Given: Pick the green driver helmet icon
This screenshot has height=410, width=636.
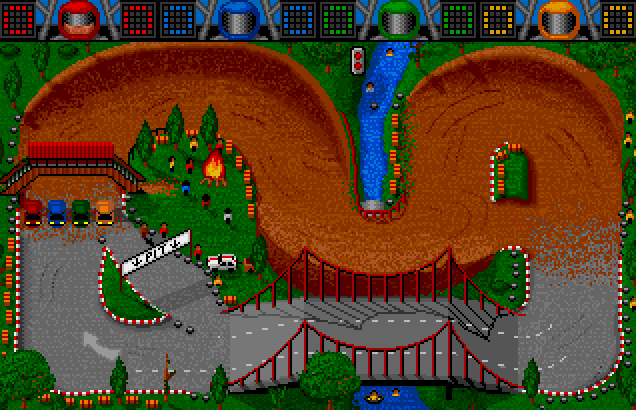Looking at the screenshot, I should (395, 18).
